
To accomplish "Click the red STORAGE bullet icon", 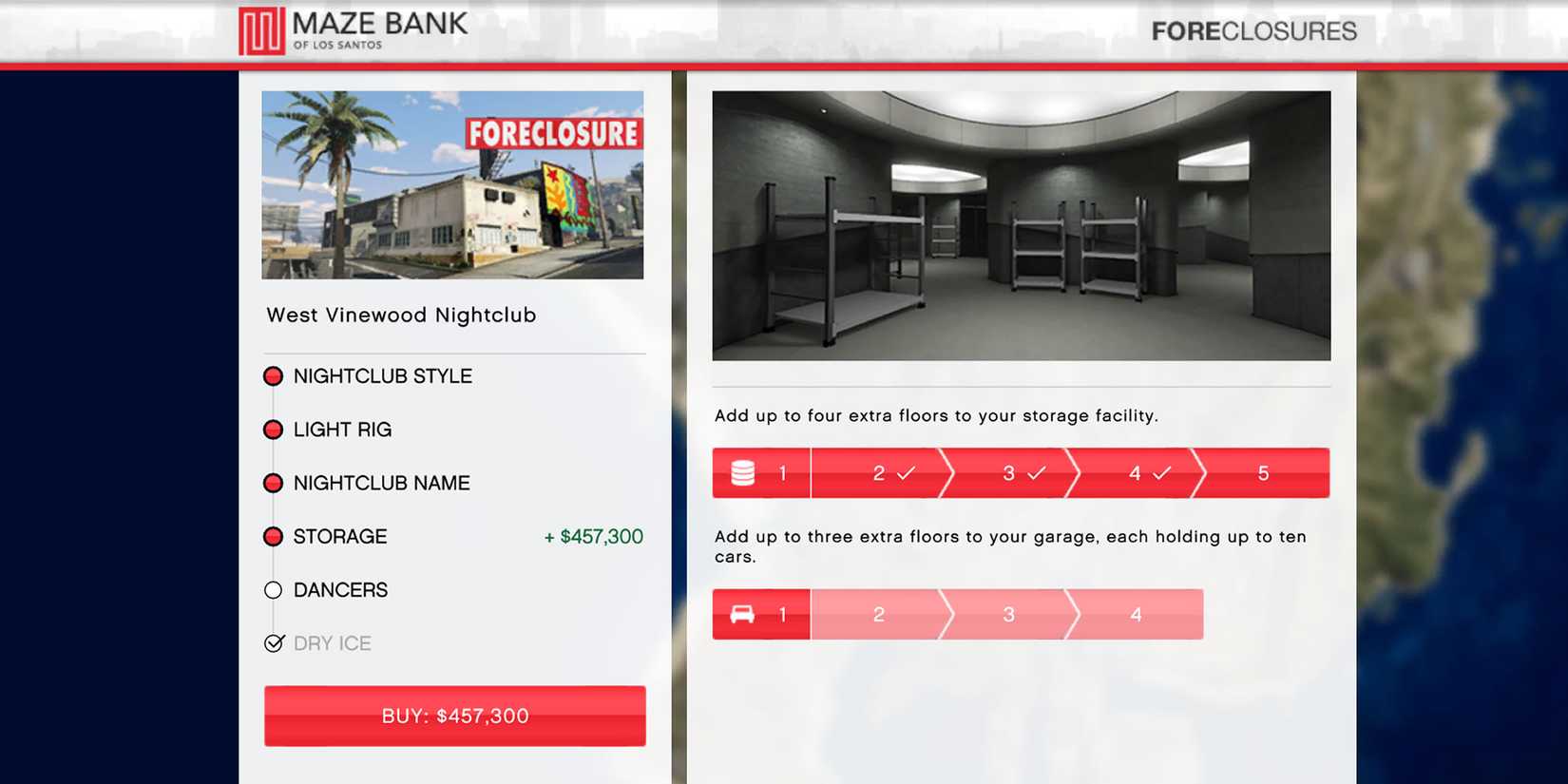I will pyautogui.click(x=274, y=537).
